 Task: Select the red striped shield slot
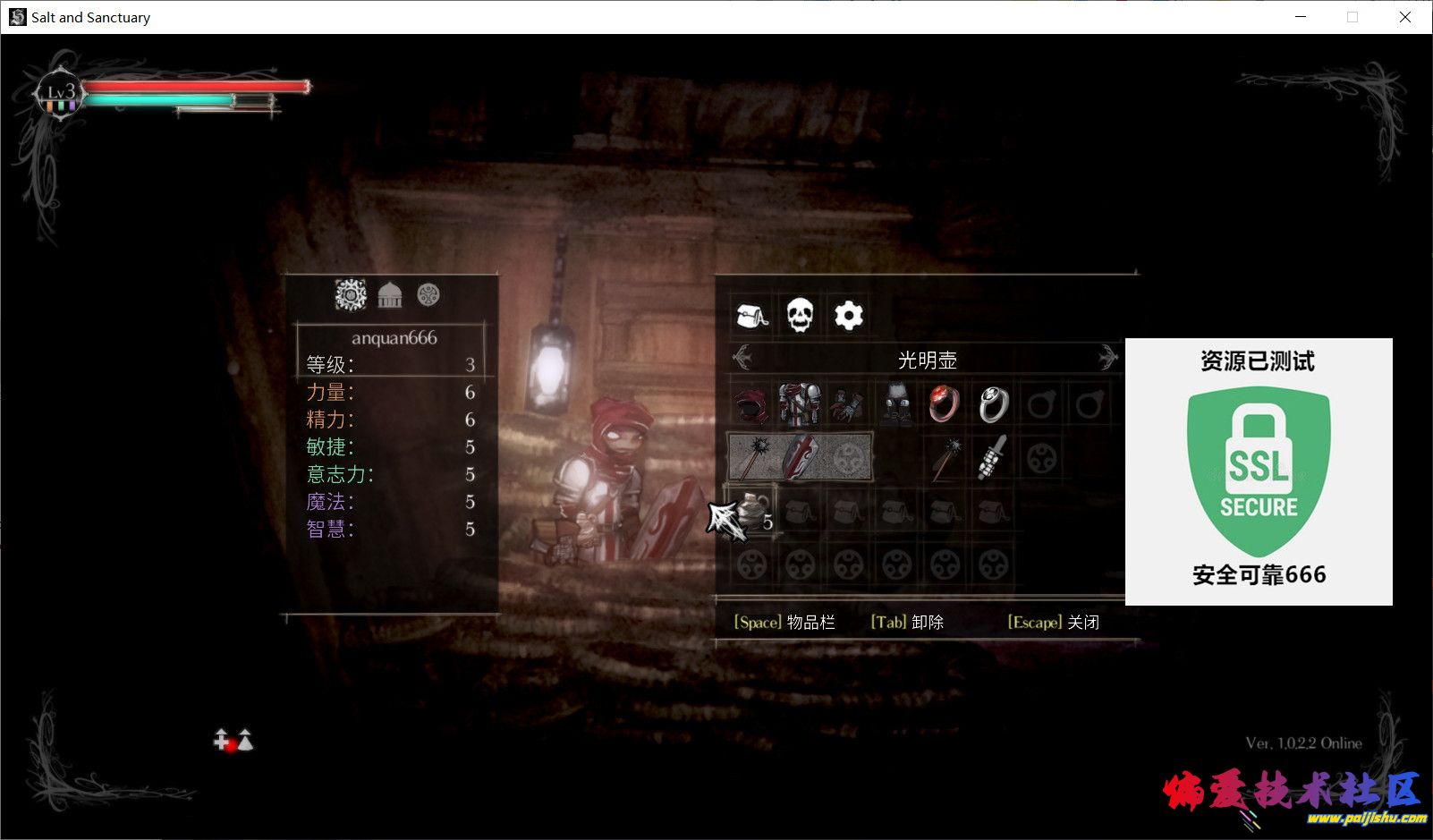(x=799, y=457)
